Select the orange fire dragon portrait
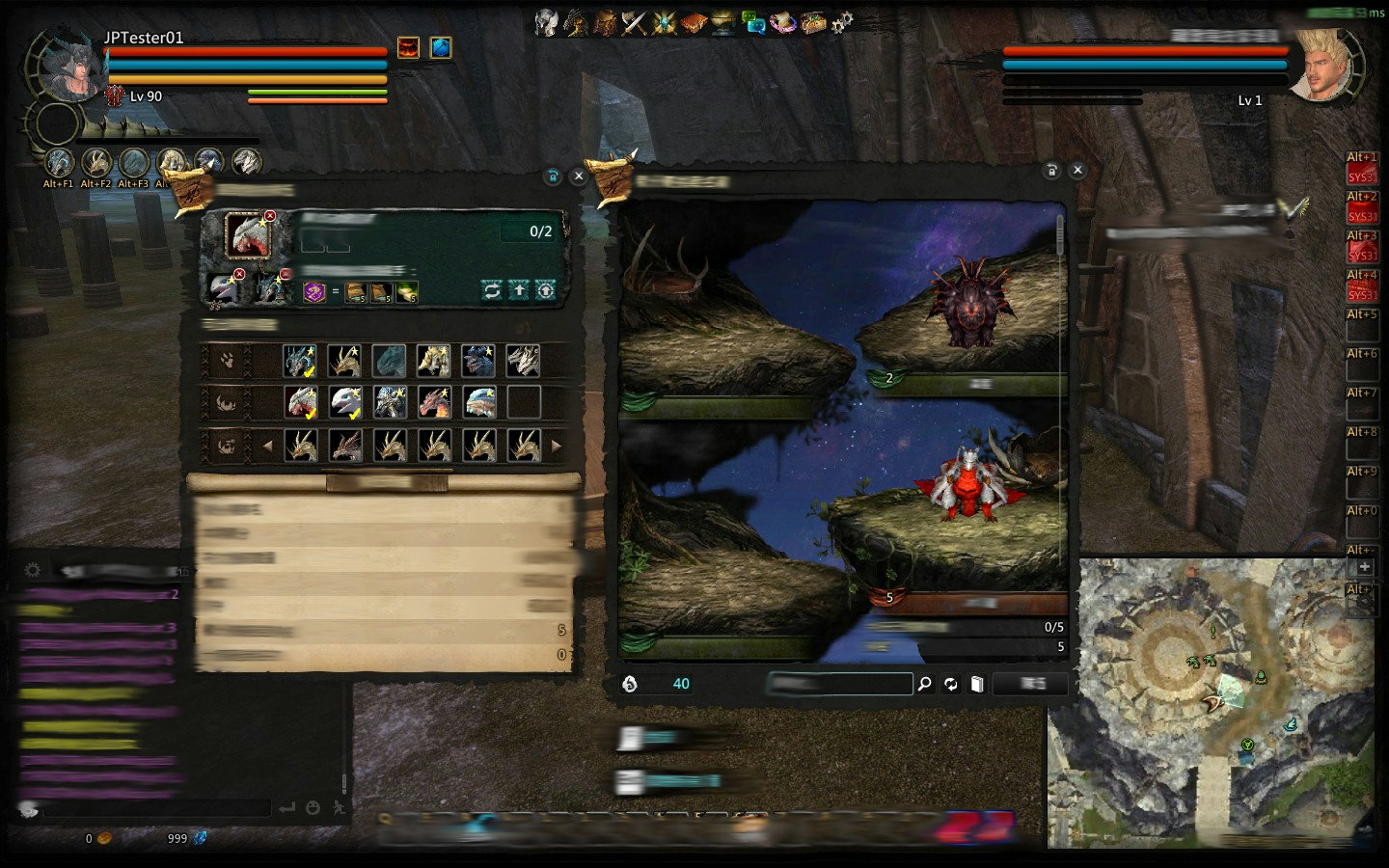 point(434,402)
